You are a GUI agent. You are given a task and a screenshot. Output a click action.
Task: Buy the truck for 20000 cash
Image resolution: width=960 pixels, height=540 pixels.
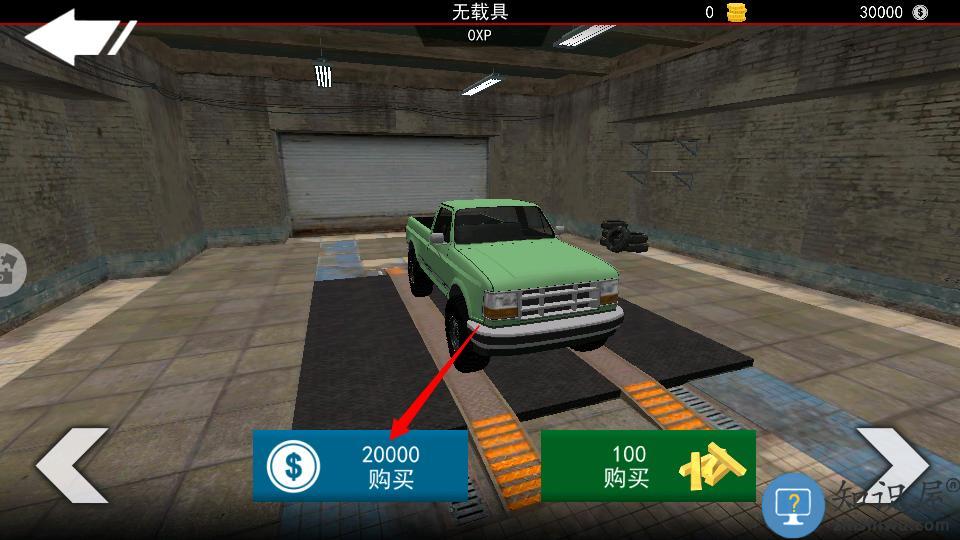[x=360, y=466]
